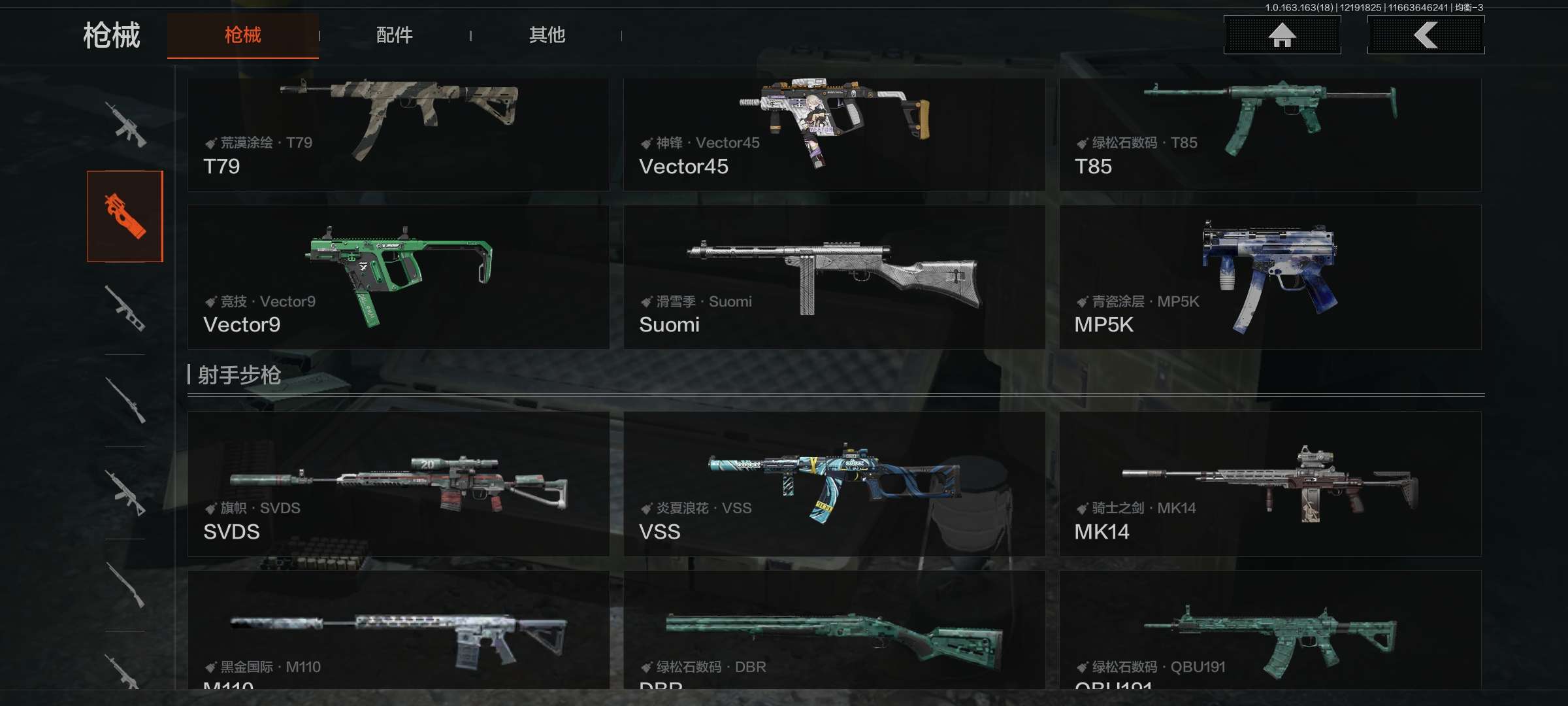
Task: Choose the QBU191 weapon card
Action: coord(1269,630)
